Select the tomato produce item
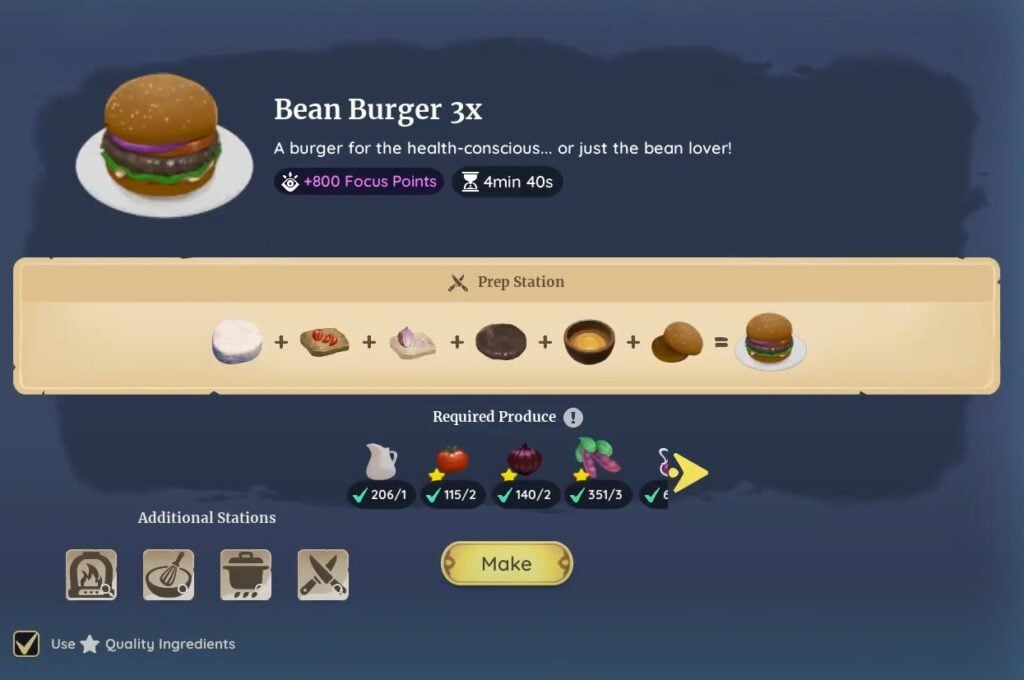The height and width of the screenshot is (680, 1024). [452, 460]
